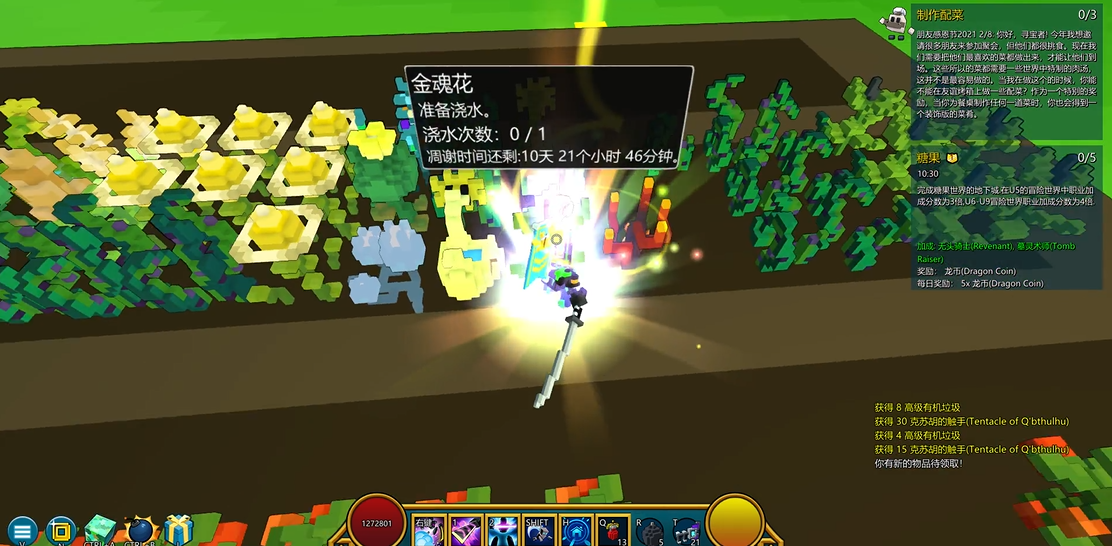Click the H home teleport icon
Viewport: 1112px width, 546px height.
[x=574, y=532]
